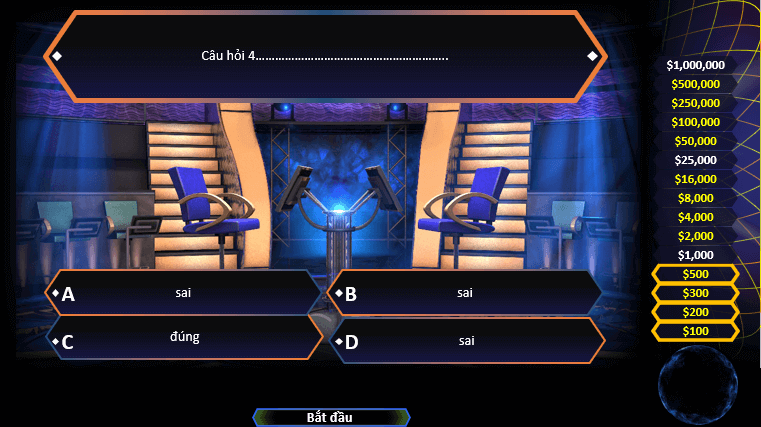The width and height of the screenshot is (761, 427).
Task: Select the $100 prize level box
Action: 695,331
